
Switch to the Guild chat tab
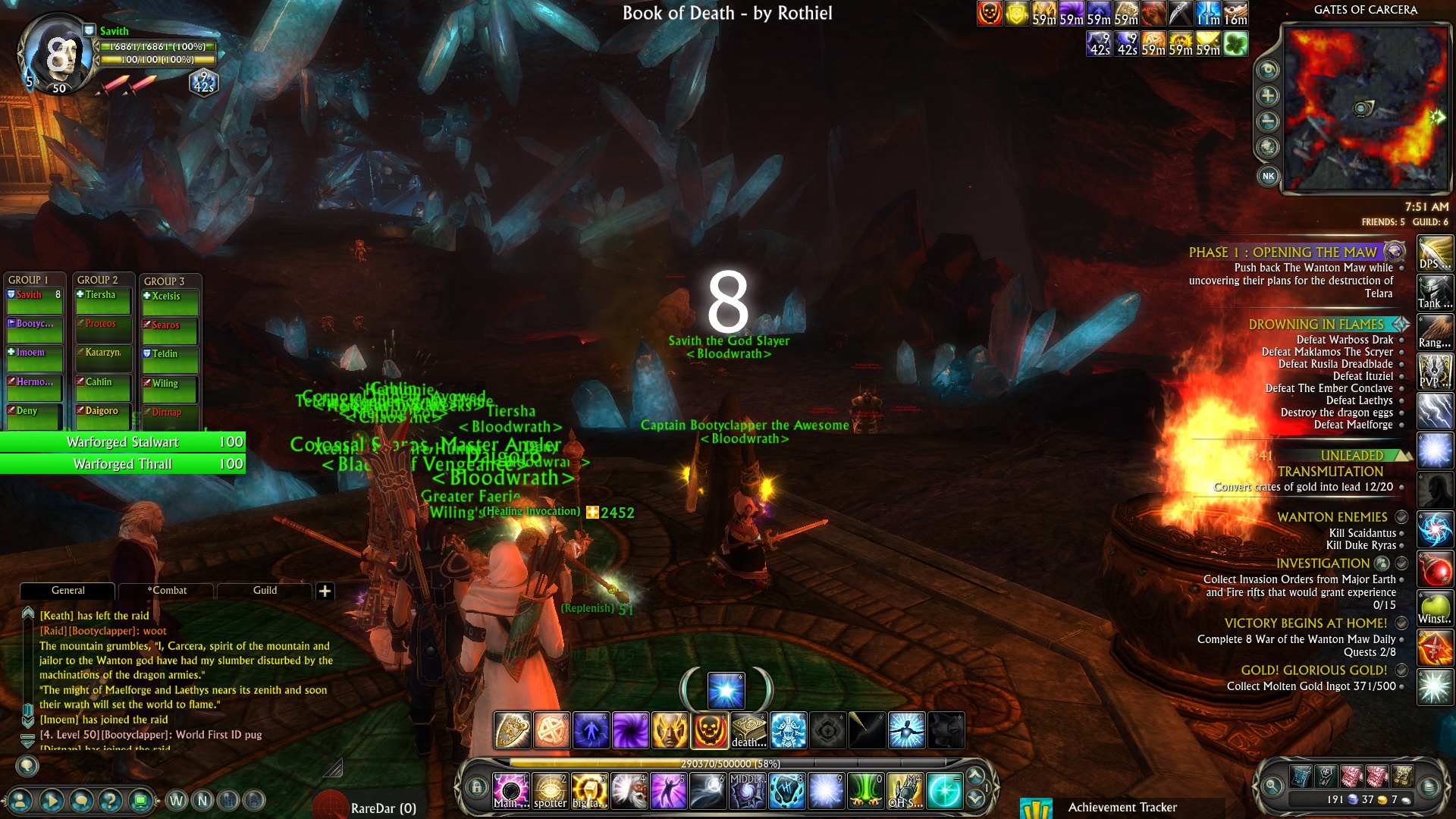(265, 591)
